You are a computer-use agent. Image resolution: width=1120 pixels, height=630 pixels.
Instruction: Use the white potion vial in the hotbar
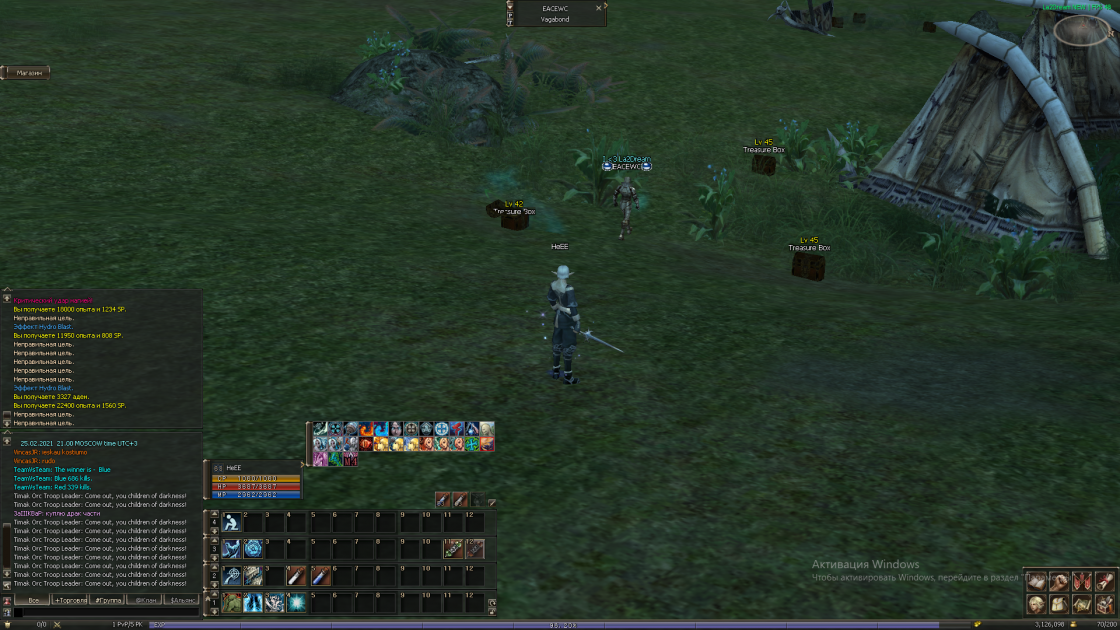pos(297,576)
